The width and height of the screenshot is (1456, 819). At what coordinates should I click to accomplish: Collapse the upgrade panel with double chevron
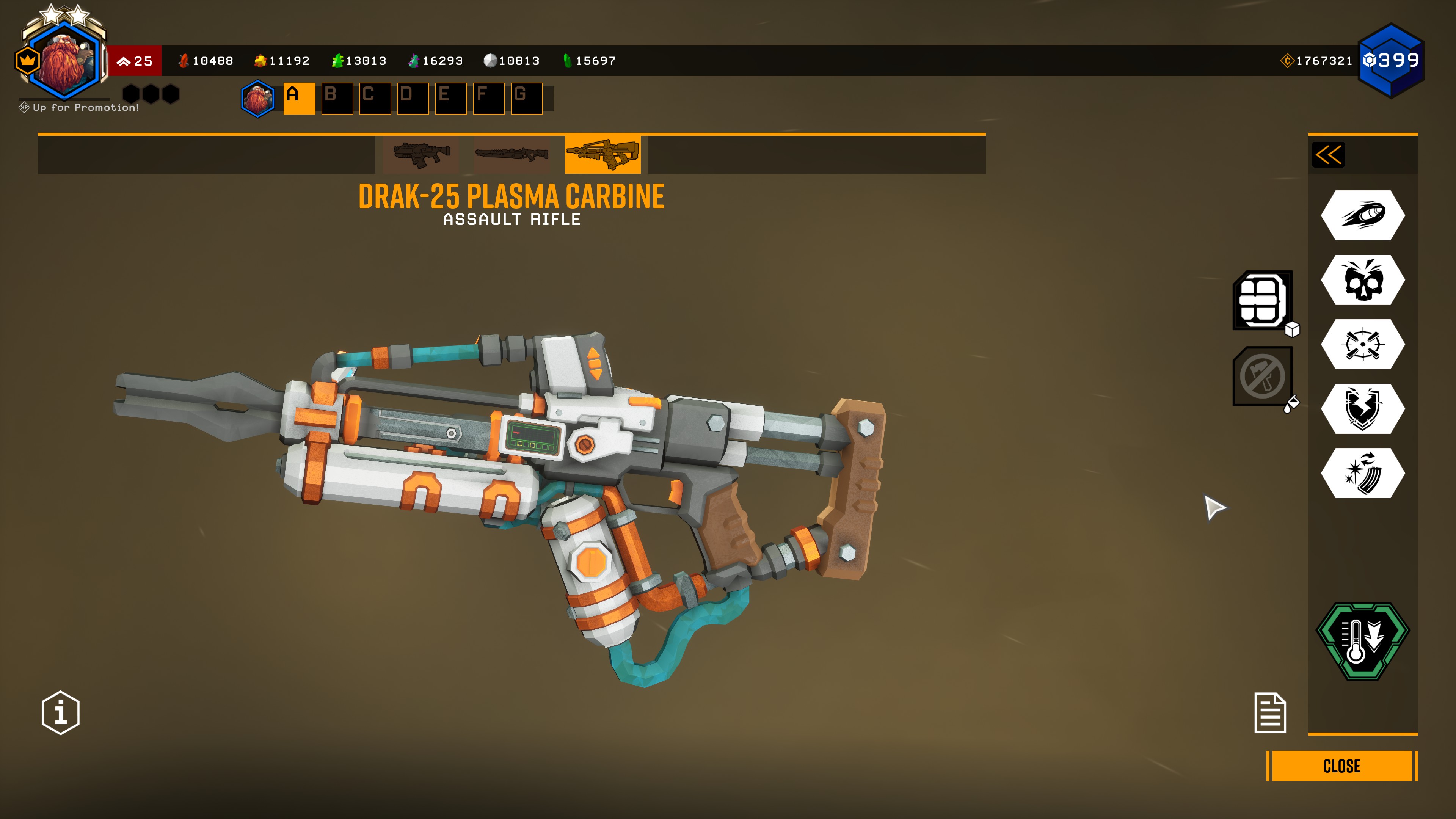(1328, 155)
